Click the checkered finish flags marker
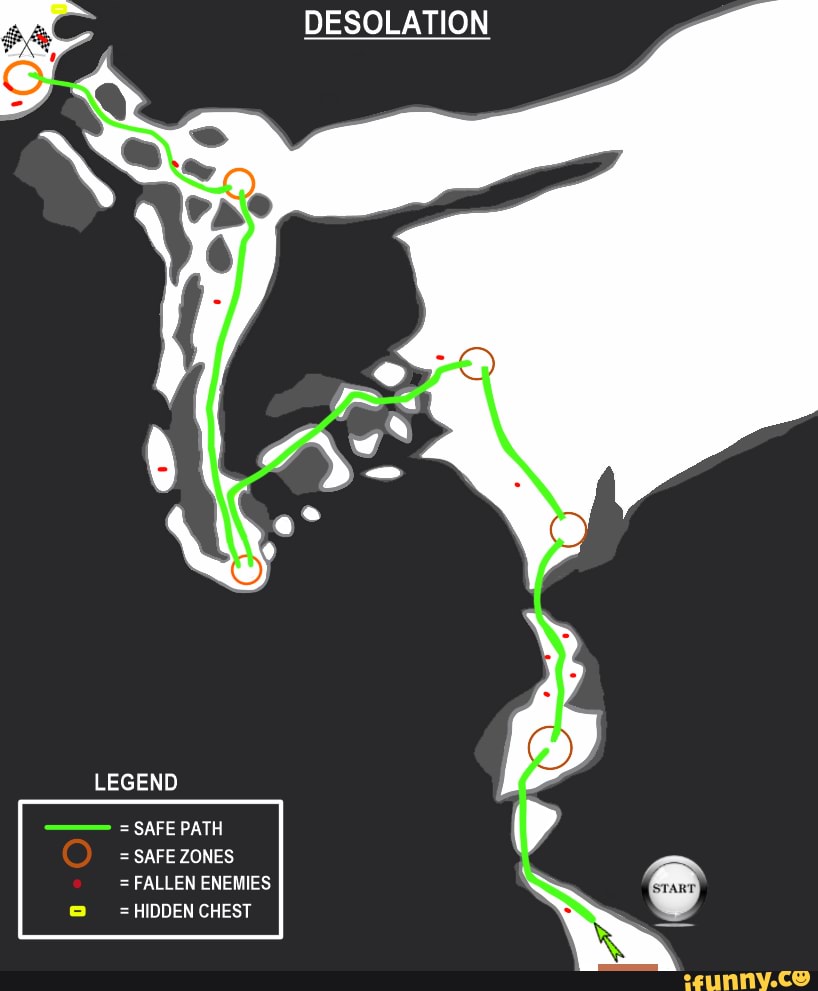 pyautogui.click(x=27, y=40)
